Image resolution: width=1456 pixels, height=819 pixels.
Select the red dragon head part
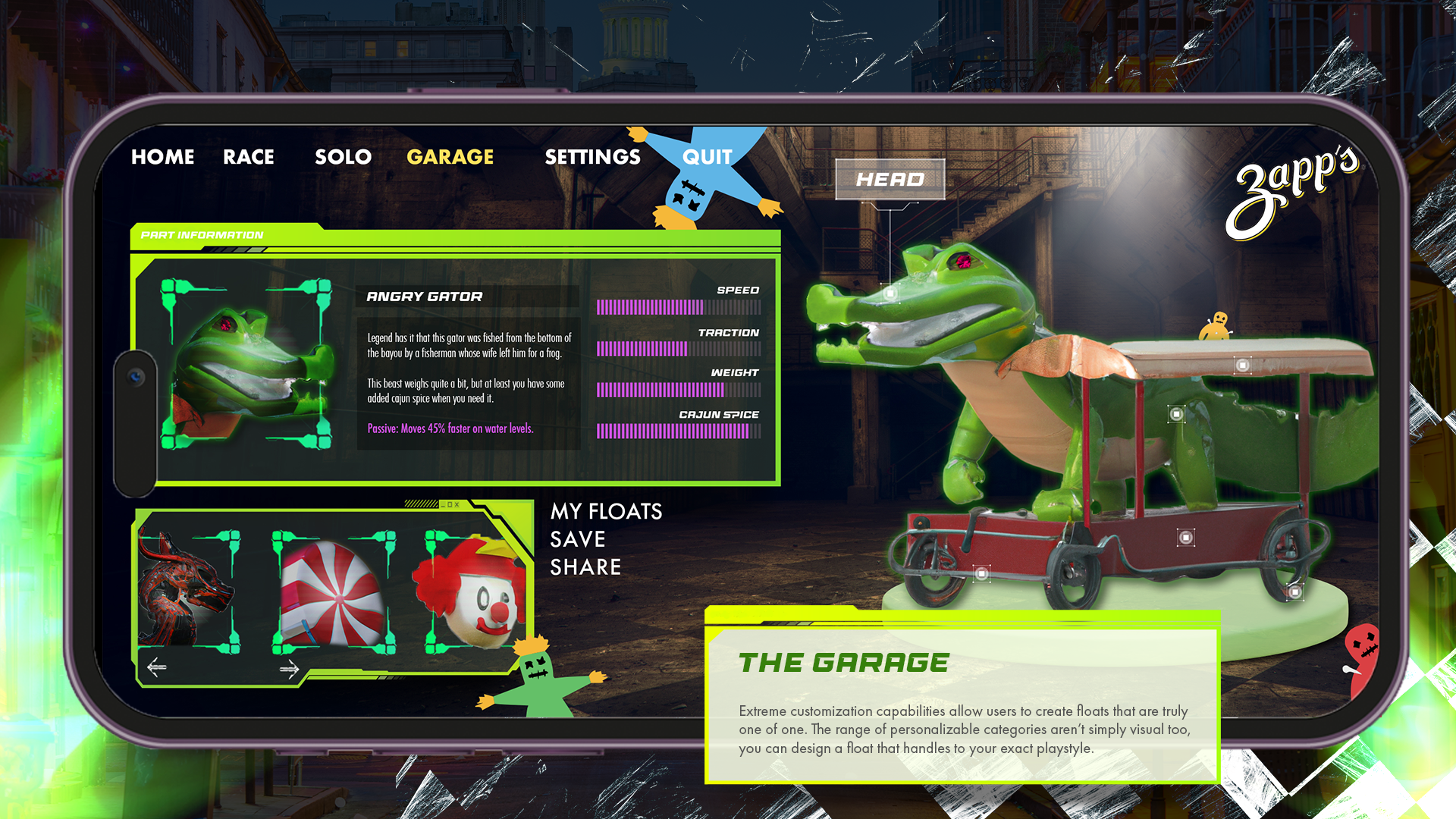pos(188,591)
